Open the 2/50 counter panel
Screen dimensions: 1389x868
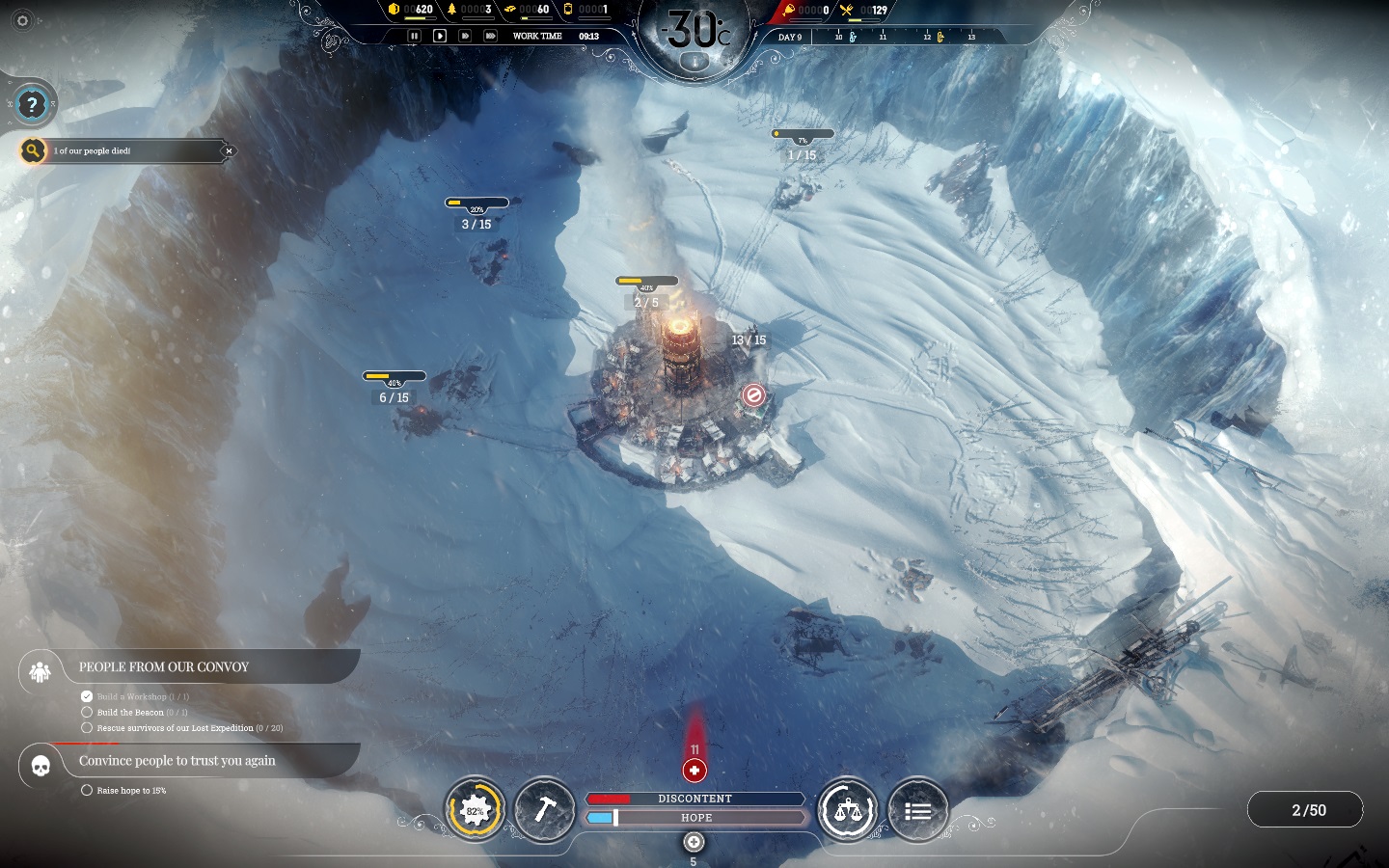pyautogui.click(x=1308, y=810)
